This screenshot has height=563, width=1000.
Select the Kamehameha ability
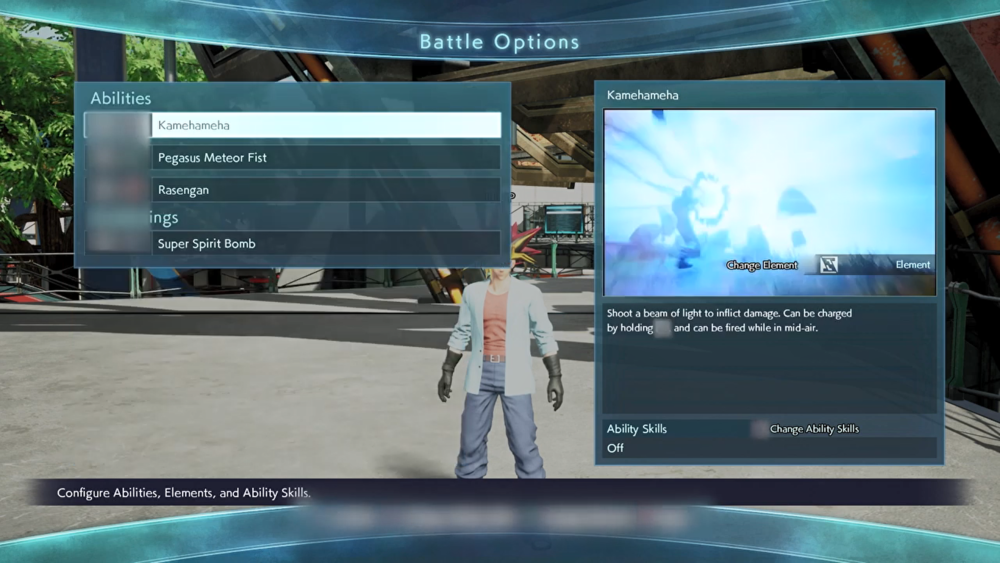click(x=326, y=125)
